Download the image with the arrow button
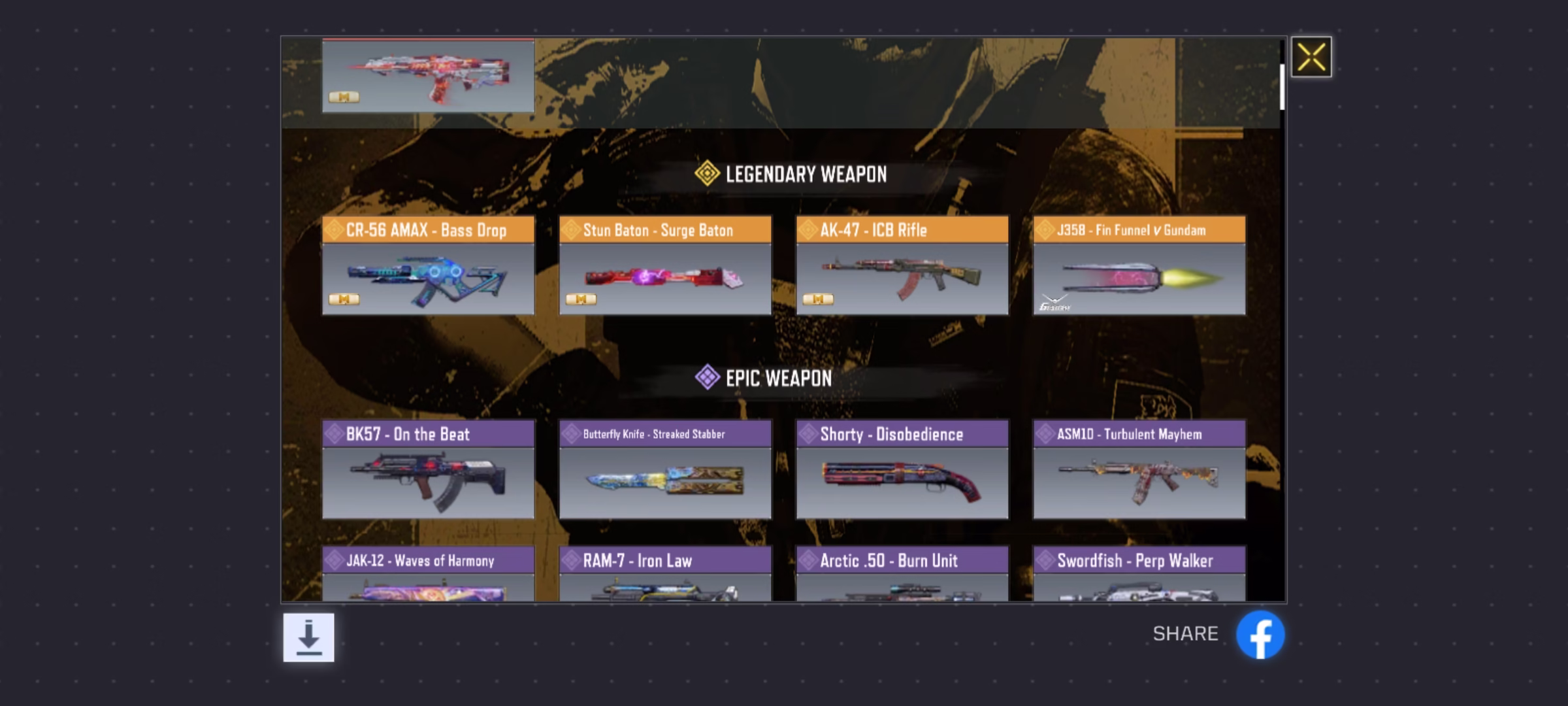 click(x=308, y=637)
